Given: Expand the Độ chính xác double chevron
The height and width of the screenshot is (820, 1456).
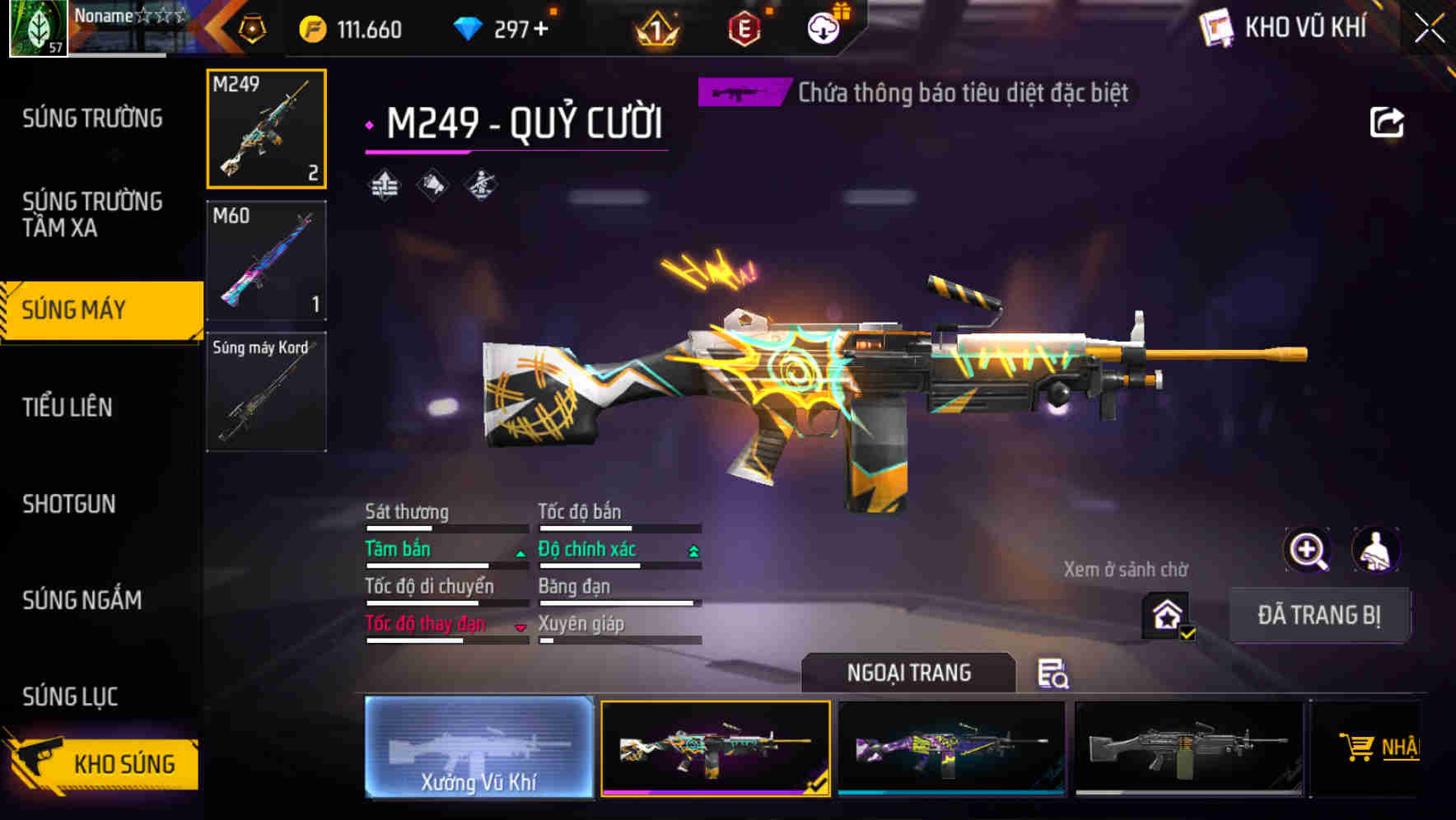Looking at the screenshot, I should point(692,549).
